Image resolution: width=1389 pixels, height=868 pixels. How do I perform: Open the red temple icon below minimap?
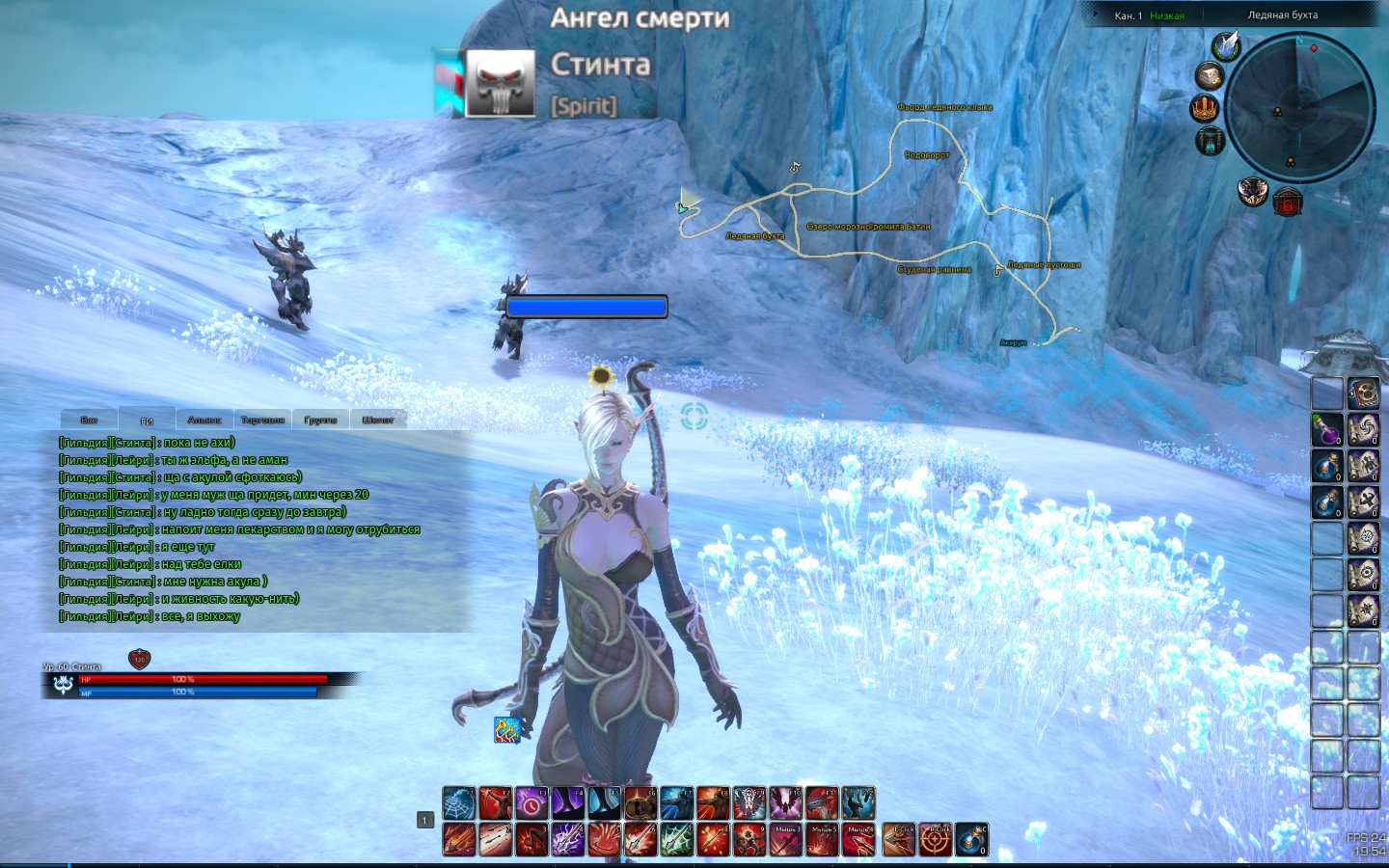[1288, 203]
